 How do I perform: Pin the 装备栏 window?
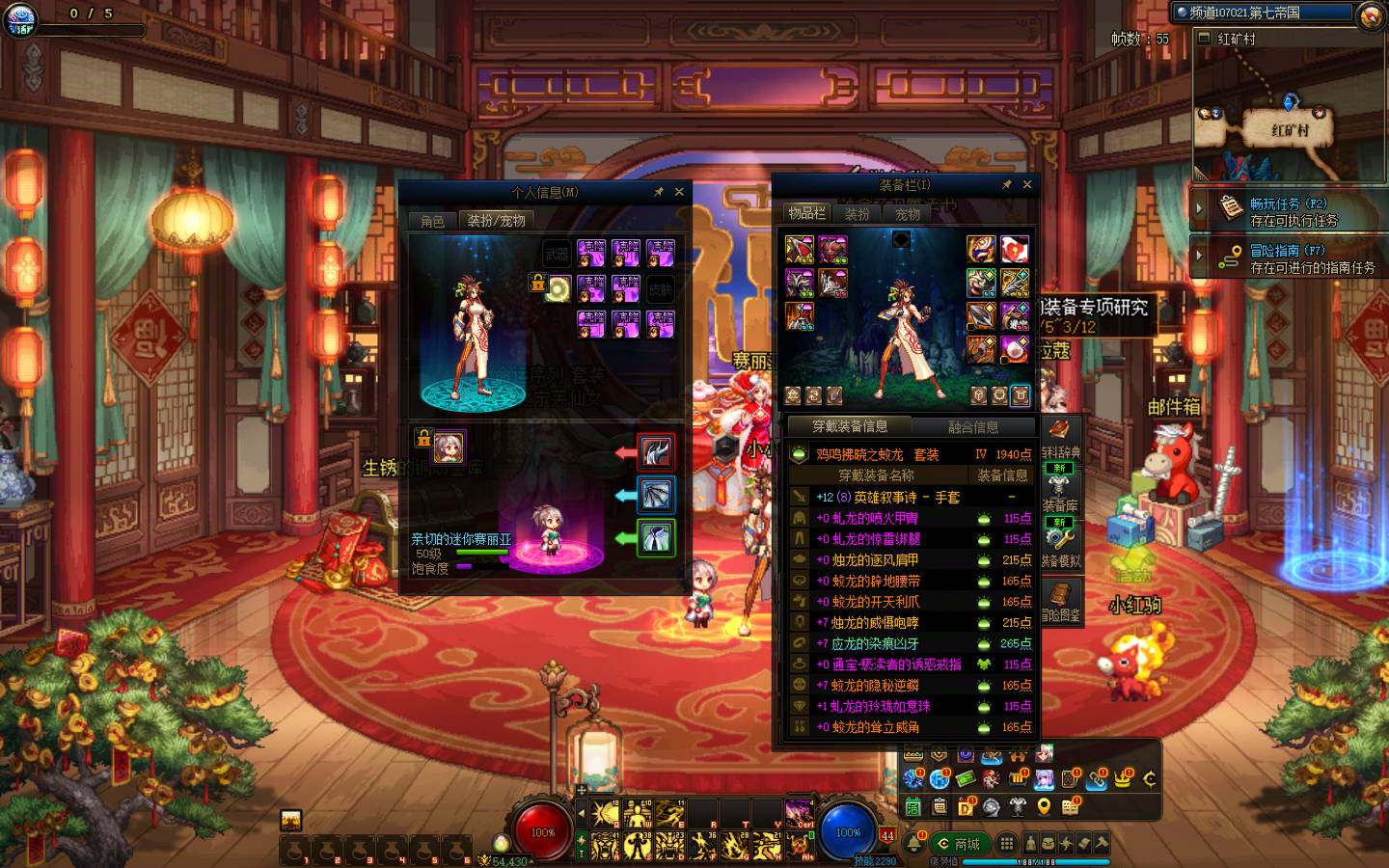click(x=1007, y=184)
